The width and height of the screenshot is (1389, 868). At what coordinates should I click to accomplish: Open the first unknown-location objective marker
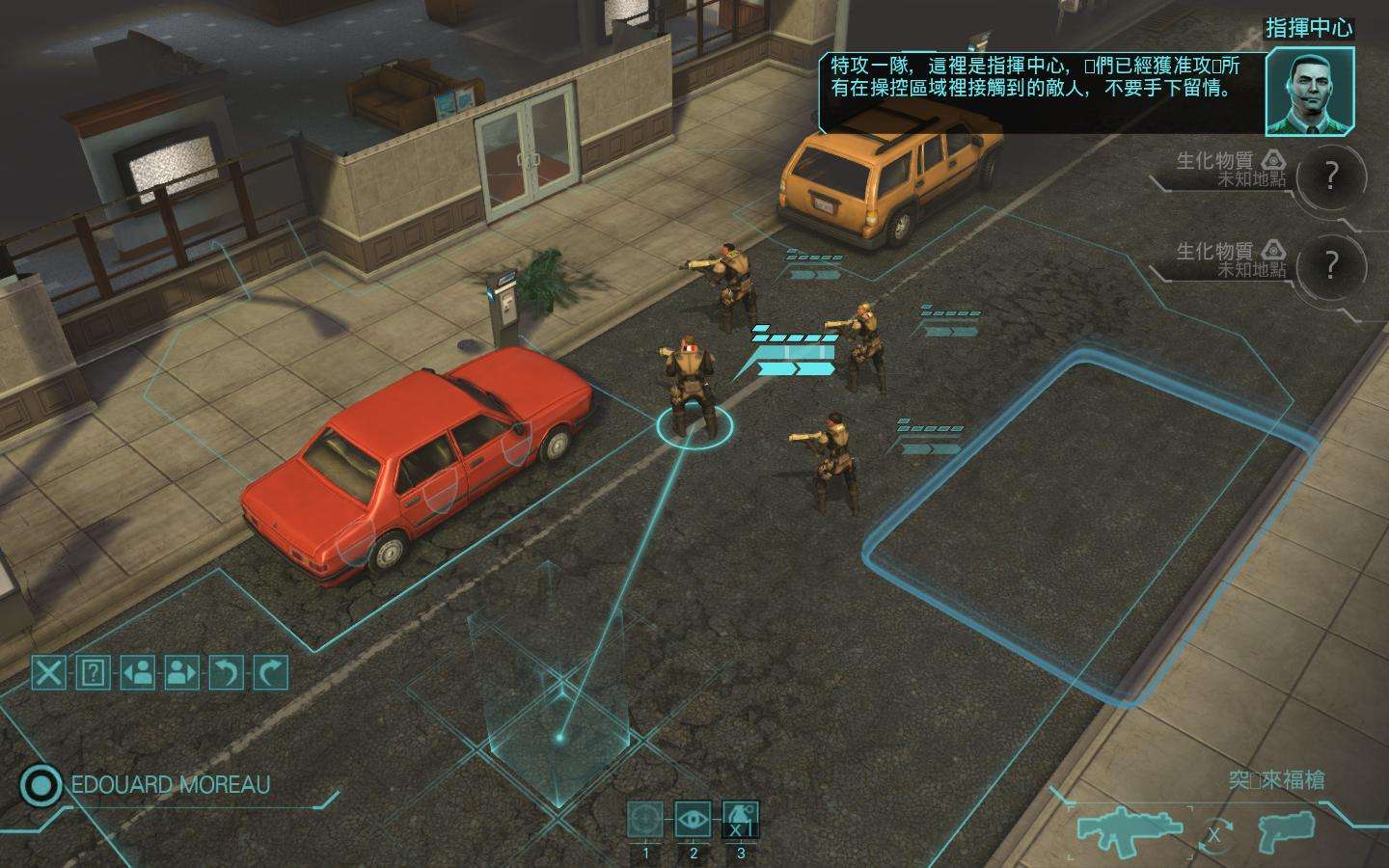(x=1331, y=176)
